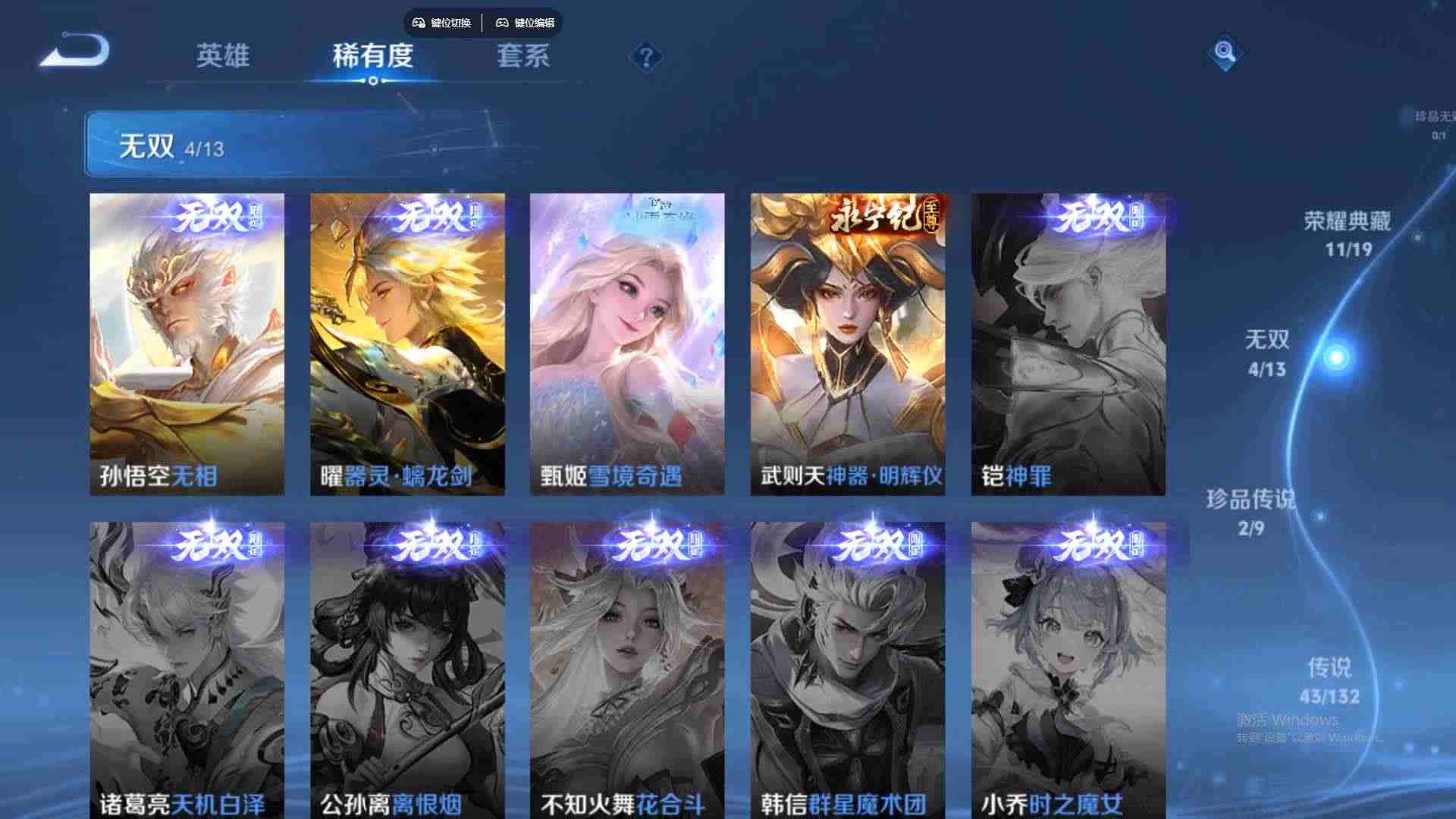Screen dimensions: 1456x819
Task: Click the gamepad icon beside 键位切换
Action: [417, 22]
